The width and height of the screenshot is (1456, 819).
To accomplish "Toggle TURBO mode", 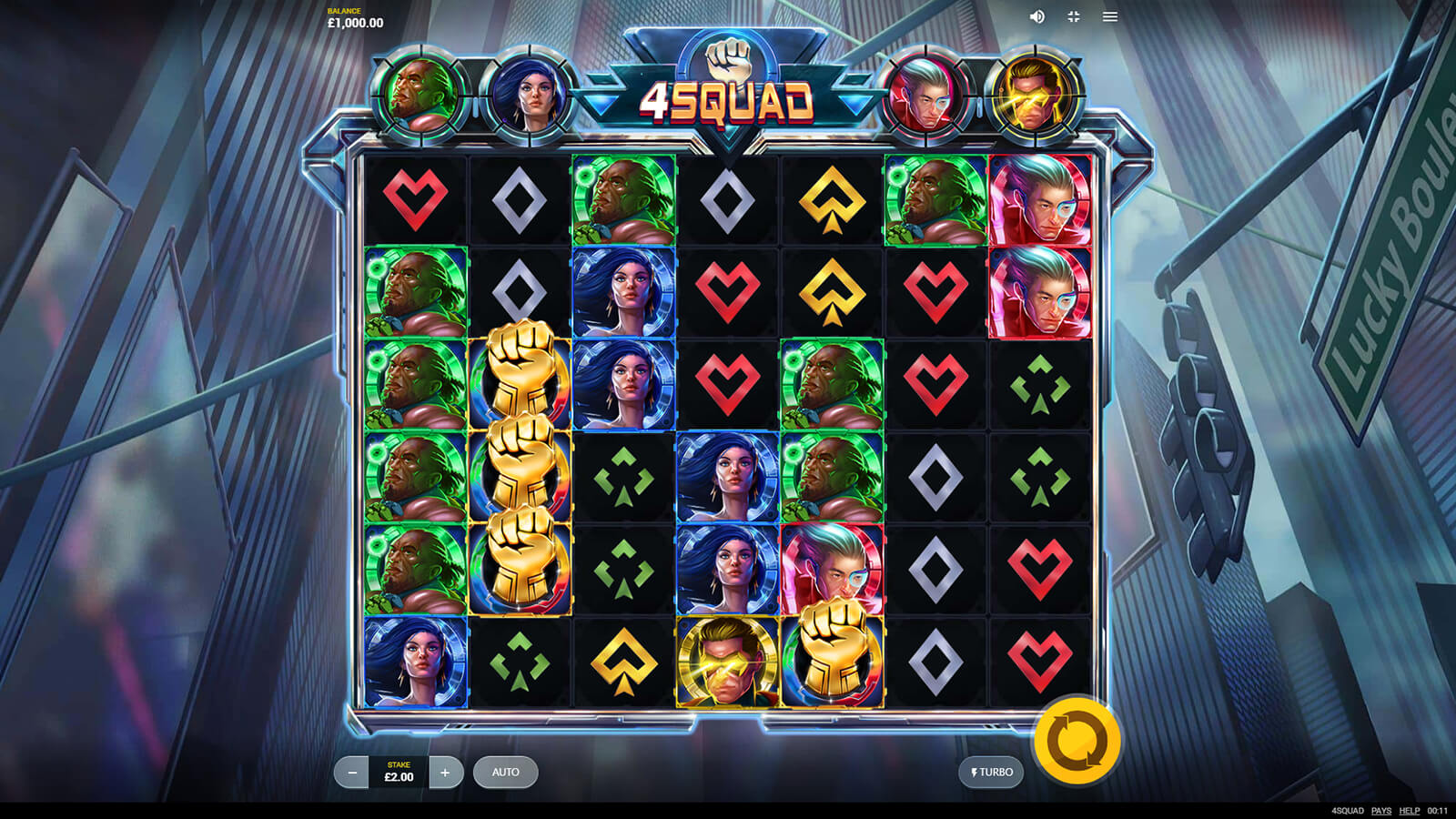I will 991,773.
